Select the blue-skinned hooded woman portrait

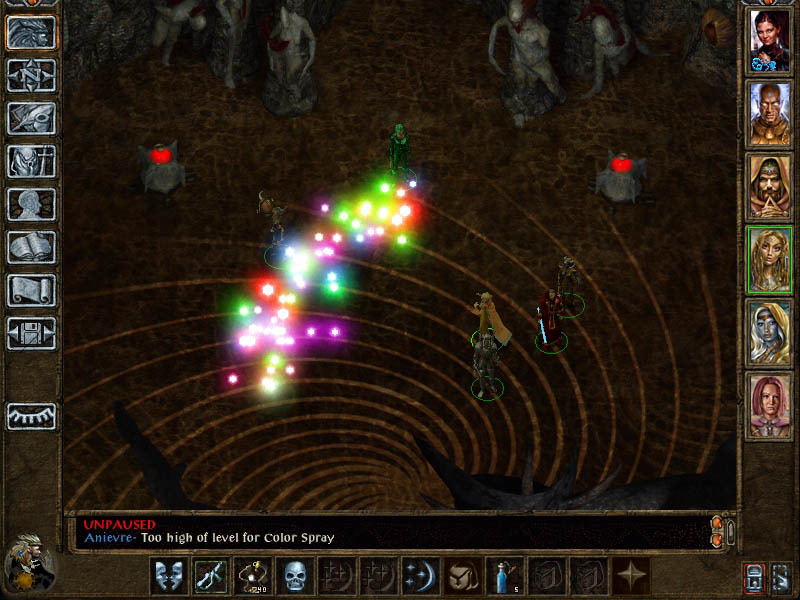click(770, 333)
